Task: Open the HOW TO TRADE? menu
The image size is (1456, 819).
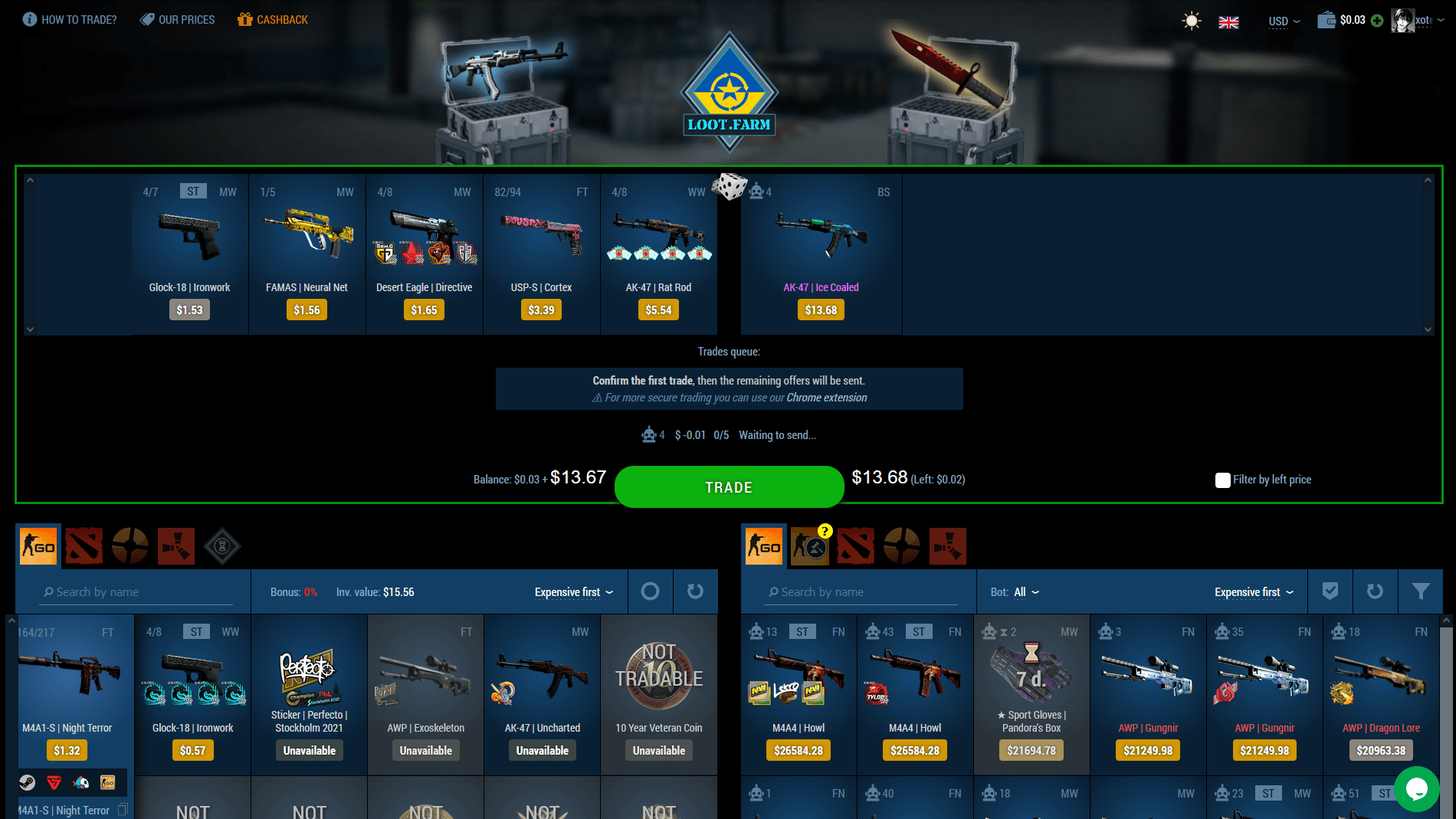Action: [69, 19]
